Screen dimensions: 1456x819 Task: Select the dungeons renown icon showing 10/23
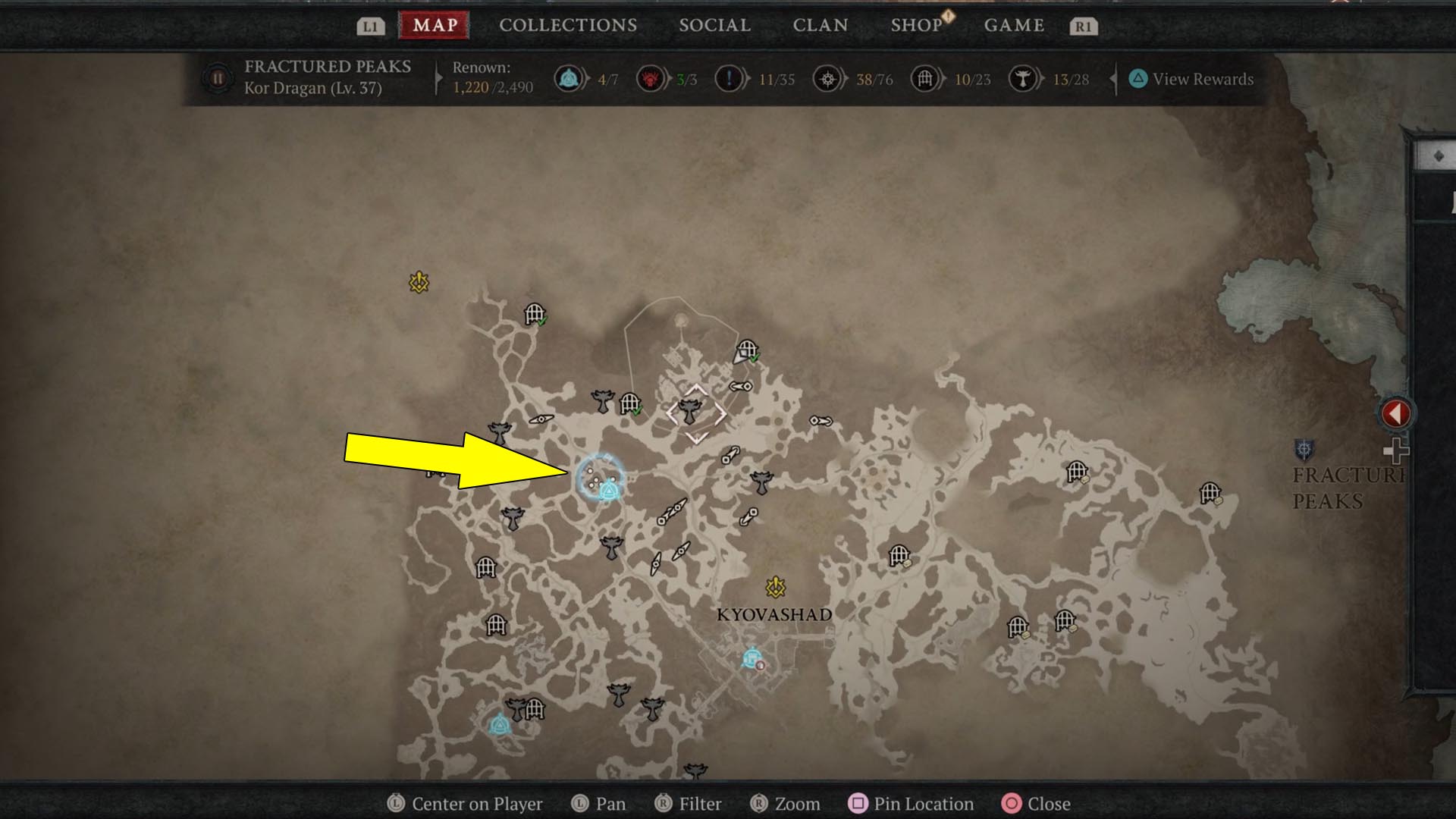tap(924, 78)
